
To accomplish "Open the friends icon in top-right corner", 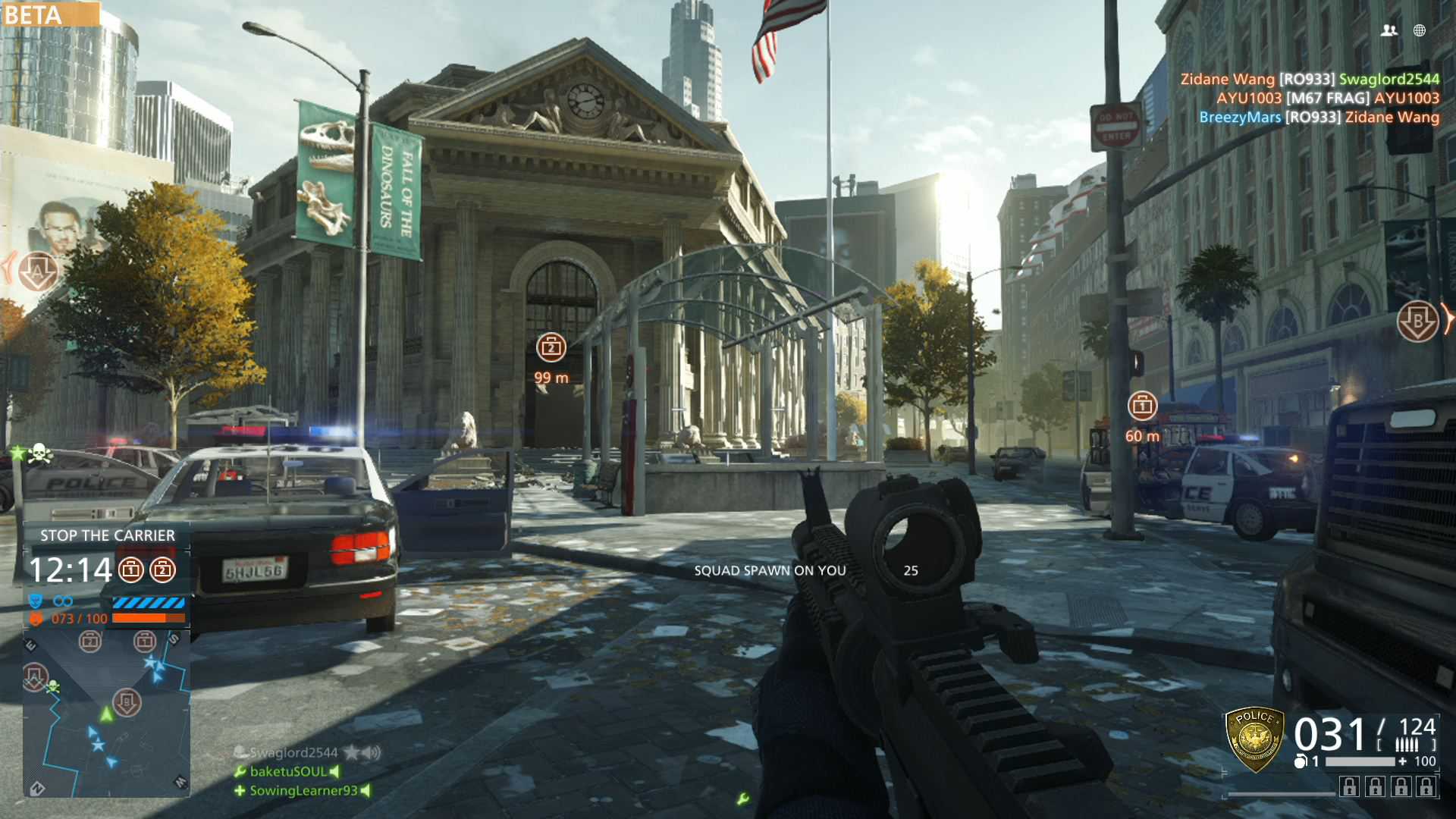I will [x=1389, y=30].
